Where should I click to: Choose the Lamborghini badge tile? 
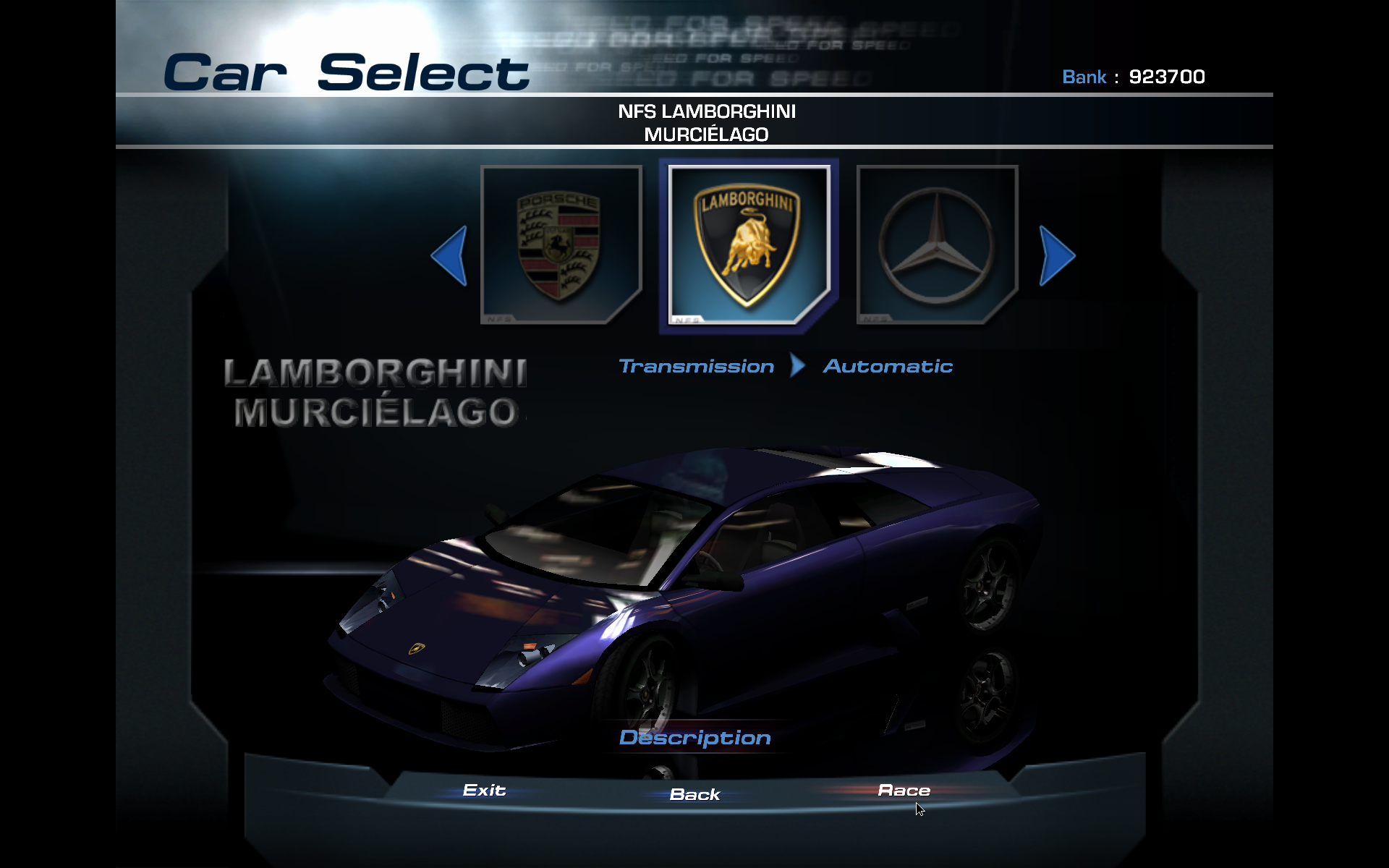click(748, 245)
